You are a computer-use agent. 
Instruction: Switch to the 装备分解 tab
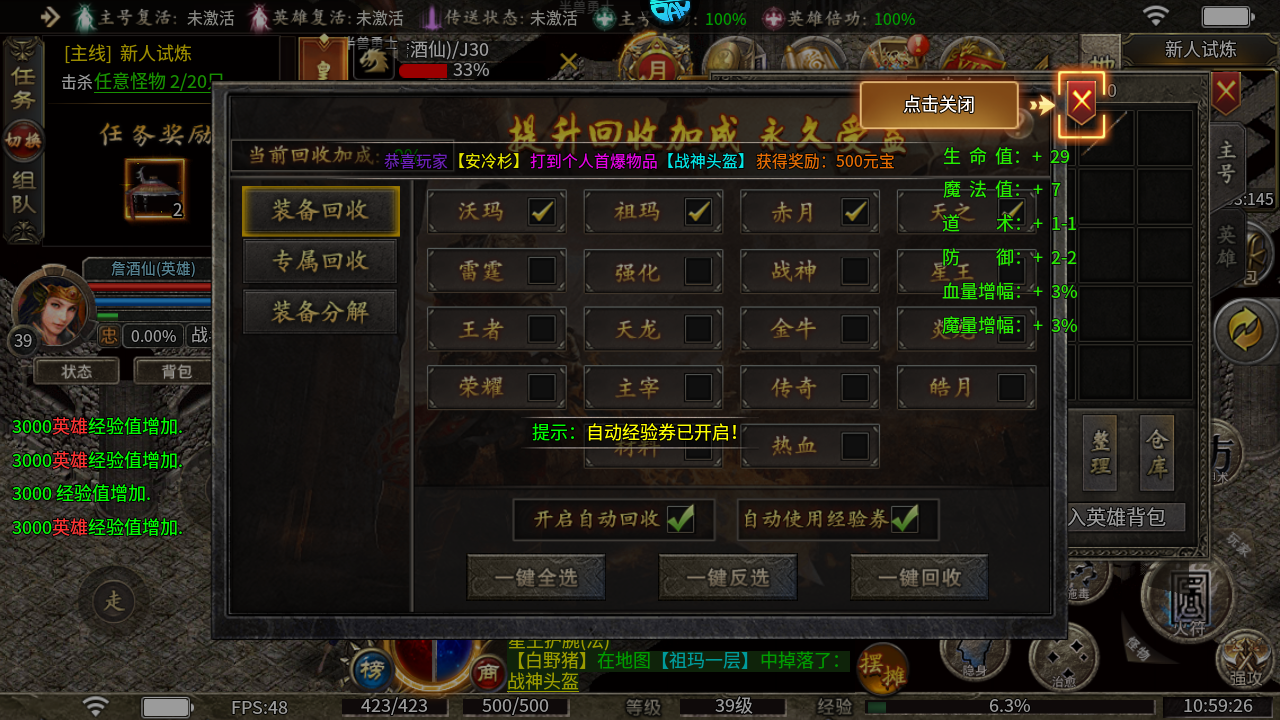tap(320, 312)
